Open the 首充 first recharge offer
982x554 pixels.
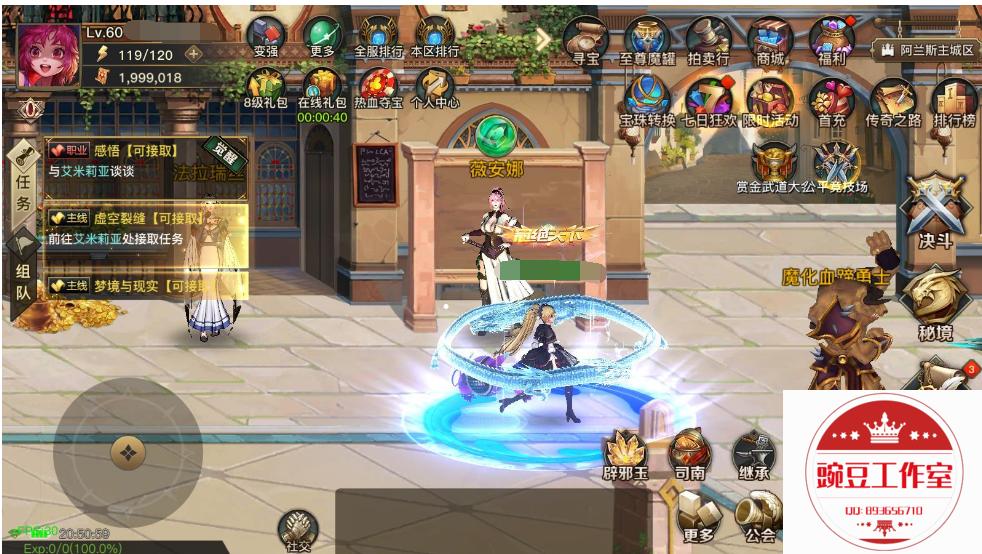[831, 98]
